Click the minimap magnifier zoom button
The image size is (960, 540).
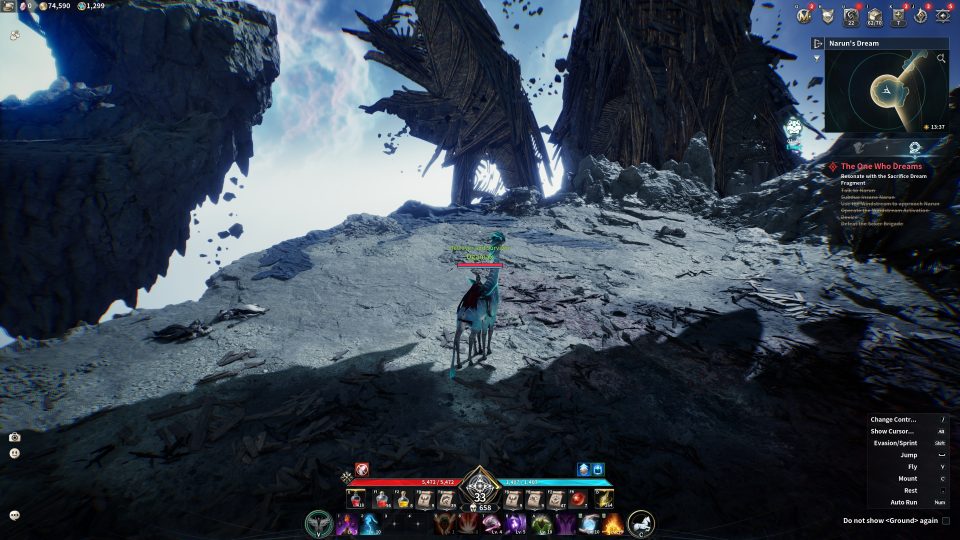pyautogui.click(x=941, y=59)
